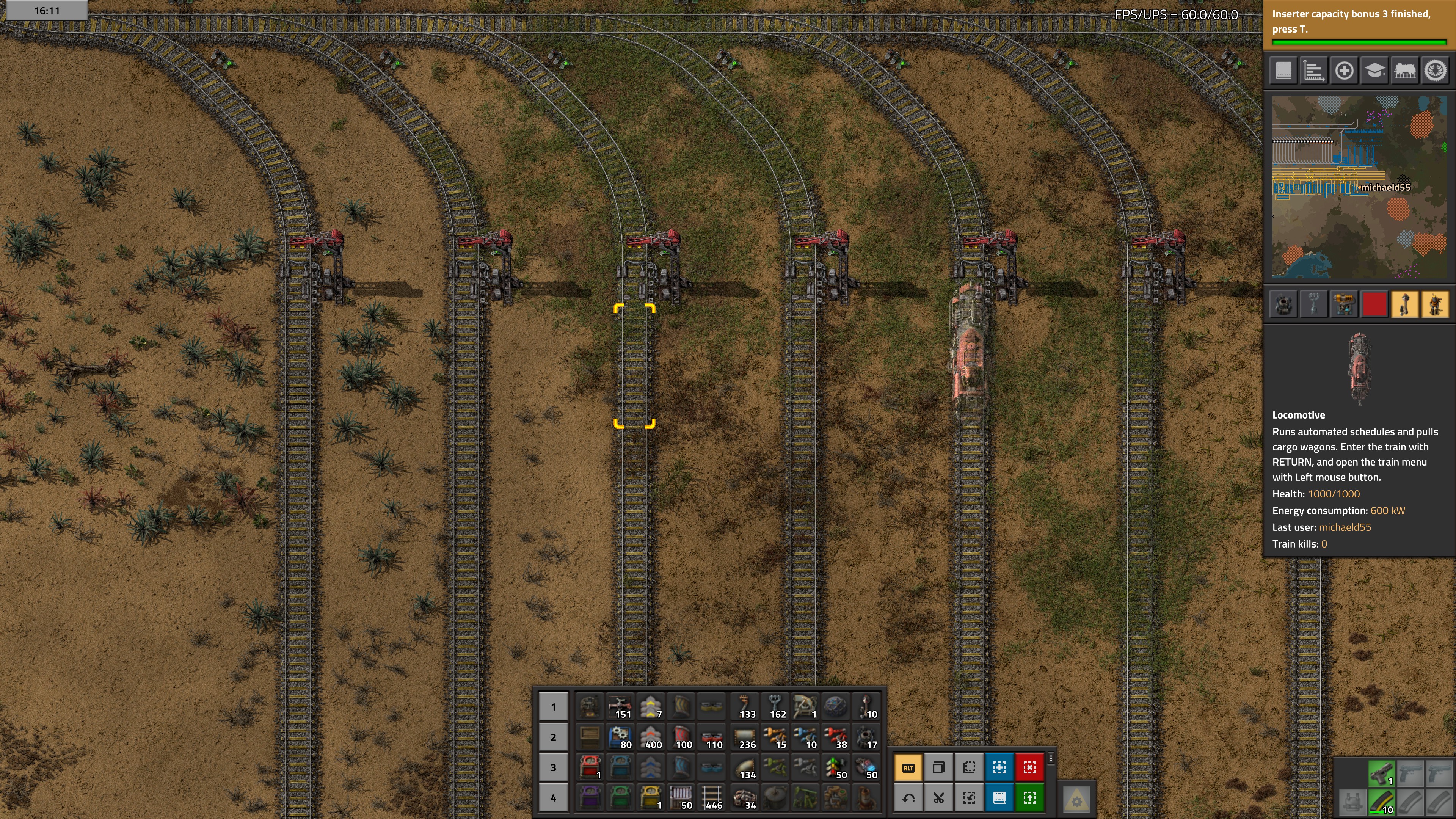Screen dimensions: 1456x819
Task: Open the train overview window
Action: click(1406, 71)
